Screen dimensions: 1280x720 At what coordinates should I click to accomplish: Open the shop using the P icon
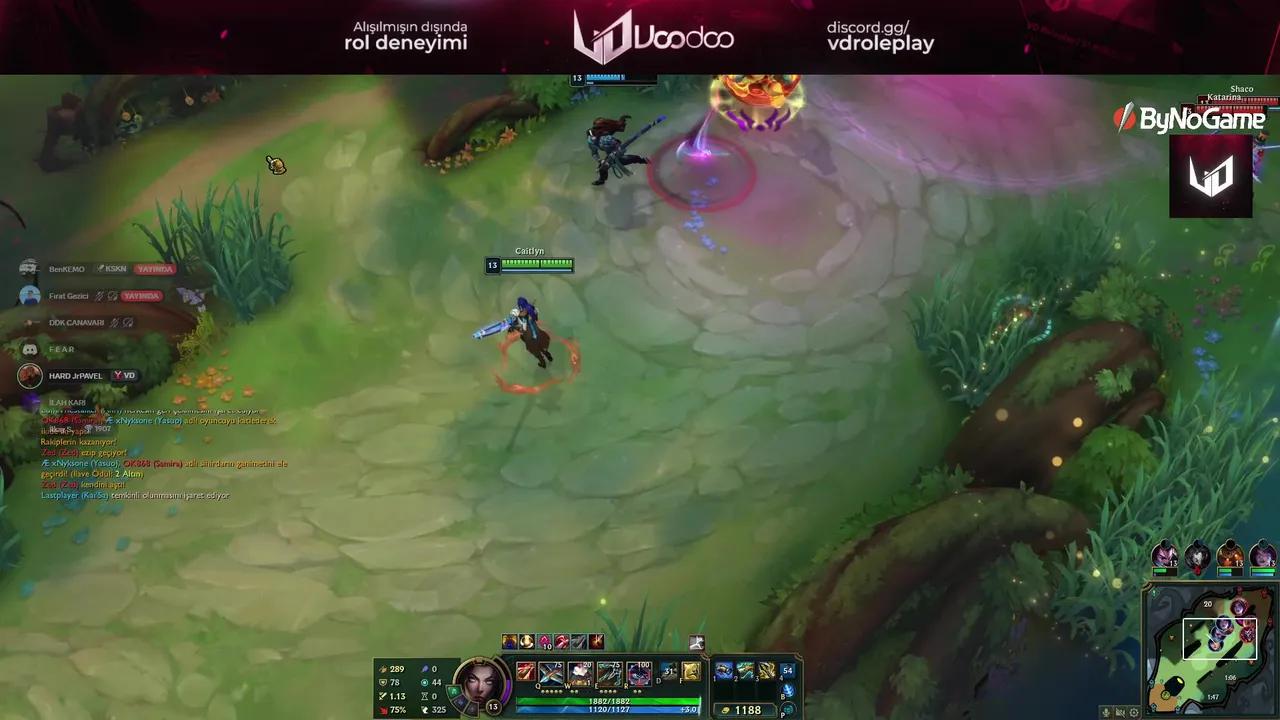[787, 710]
